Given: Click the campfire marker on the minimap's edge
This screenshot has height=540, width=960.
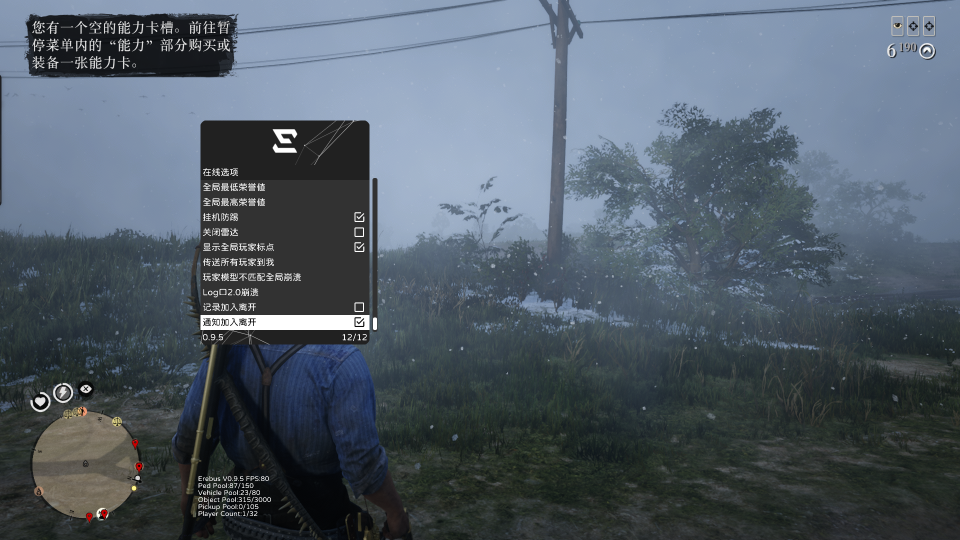Looking at the screenshot, I should [40, 491].
